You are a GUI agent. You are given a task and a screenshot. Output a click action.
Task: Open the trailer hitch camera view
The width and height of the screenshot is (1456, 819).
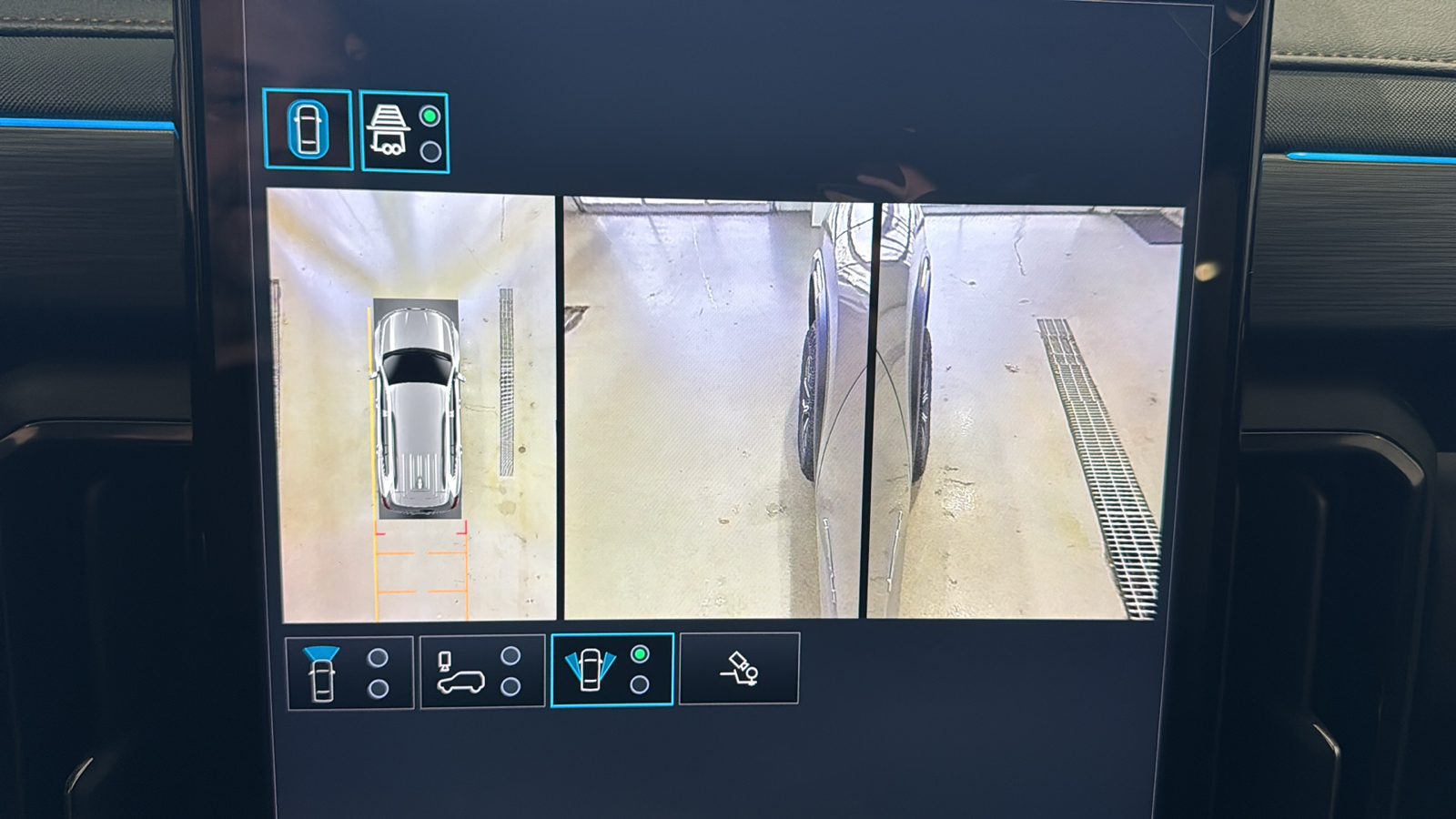point(738,669)
